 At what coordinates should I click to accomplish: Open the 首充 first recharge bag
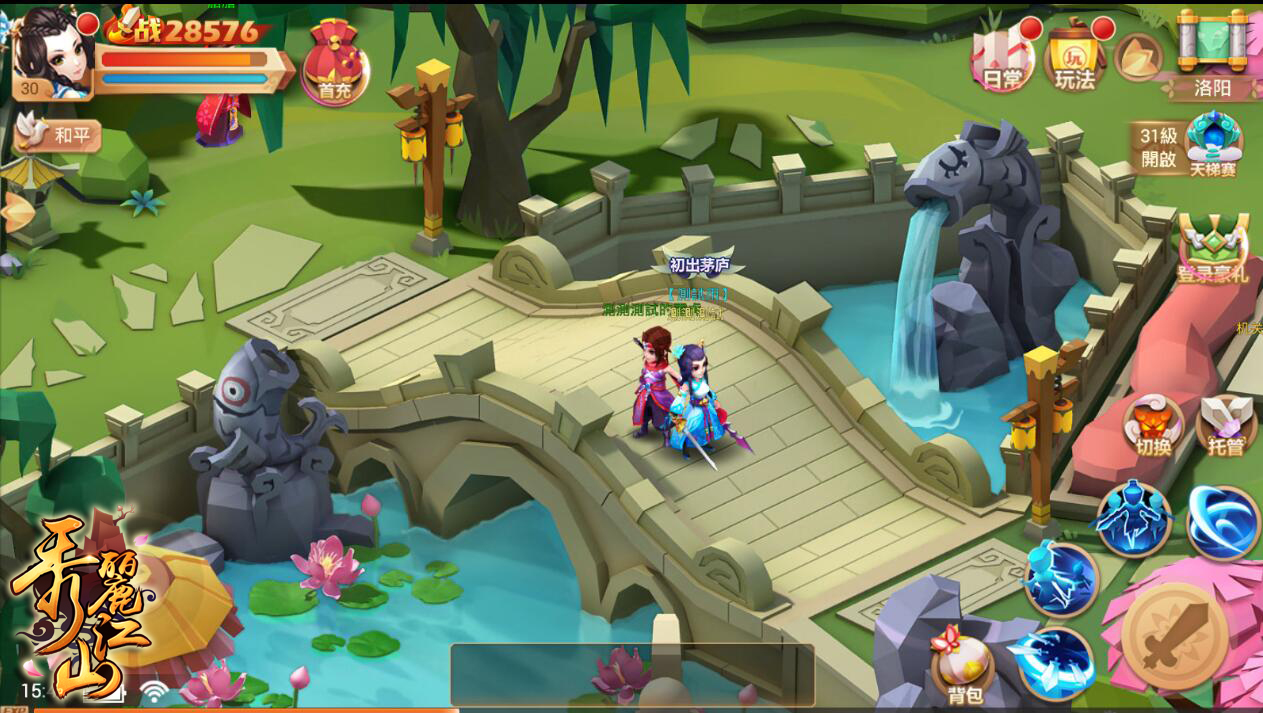pos(335,63)
